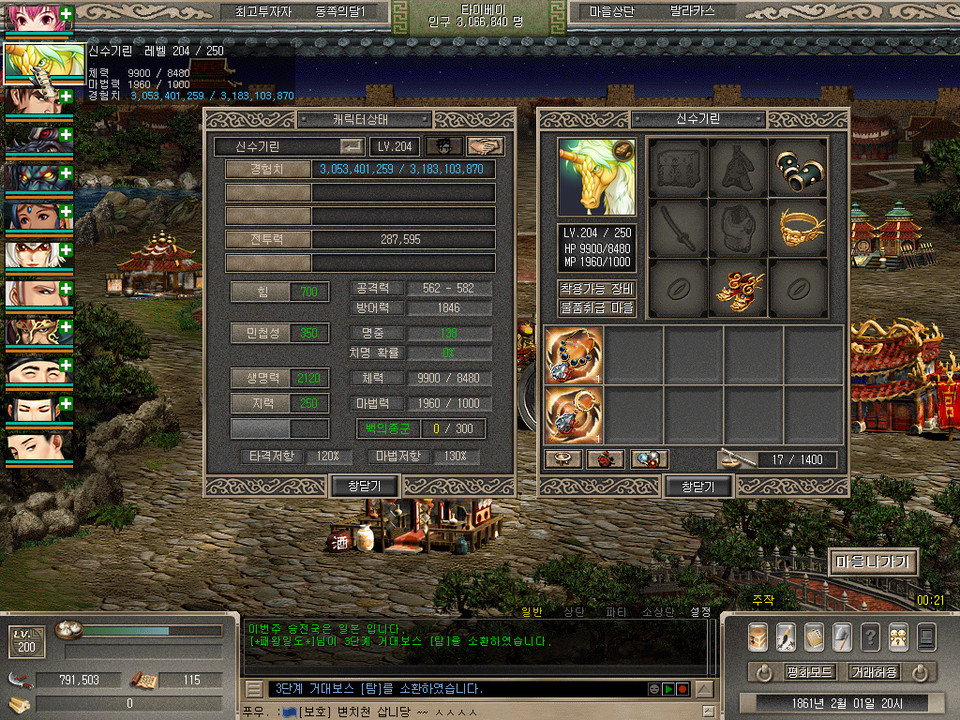Select the 마을상단 tab in the top bar
This screenshot has height=720, width=960.
point(614,12)
